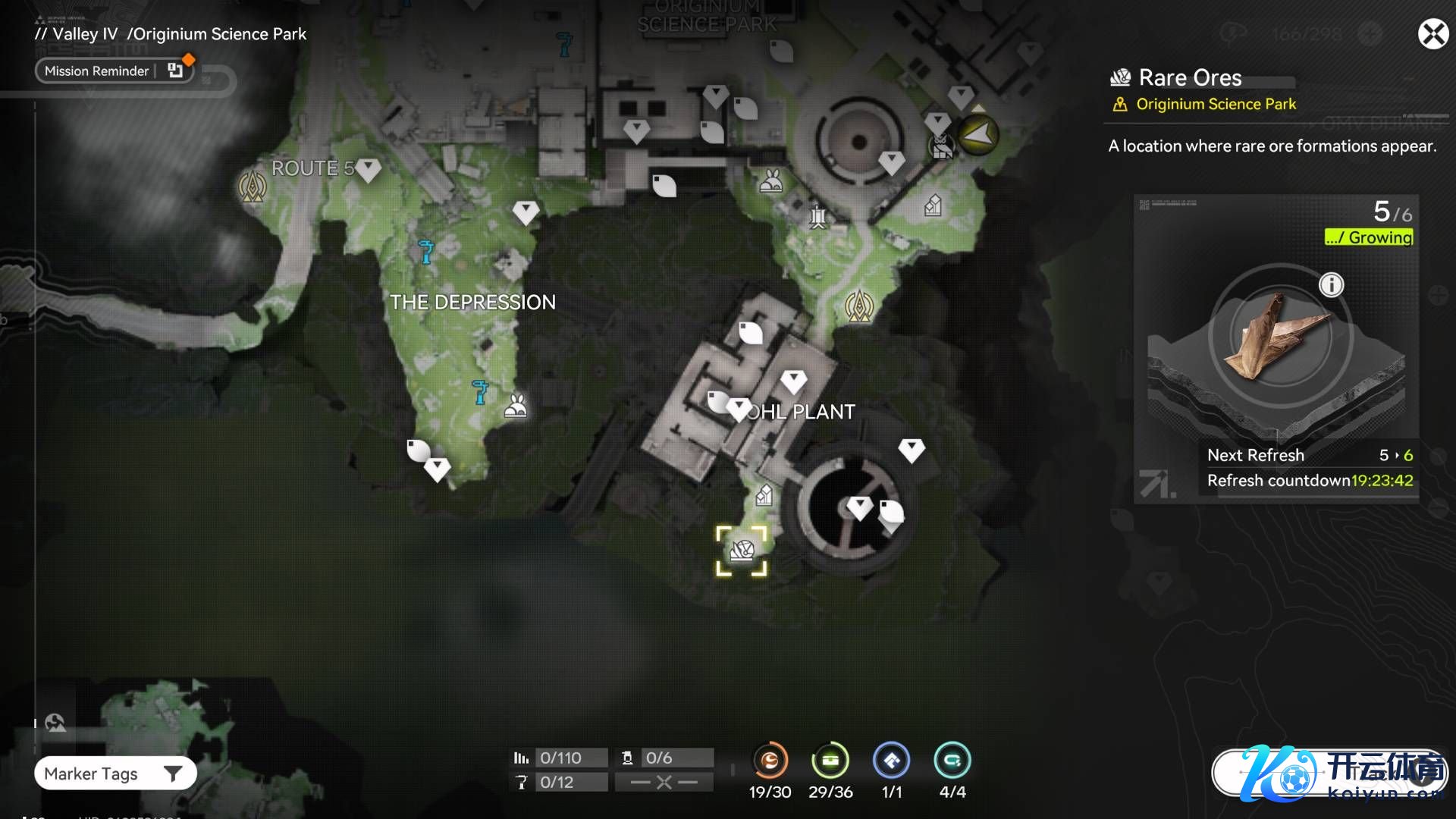Image resolution: width=1456 pixels, height=819 pixels.
Task: Open the Mission Reminder panel
Action: pos(114,71)
